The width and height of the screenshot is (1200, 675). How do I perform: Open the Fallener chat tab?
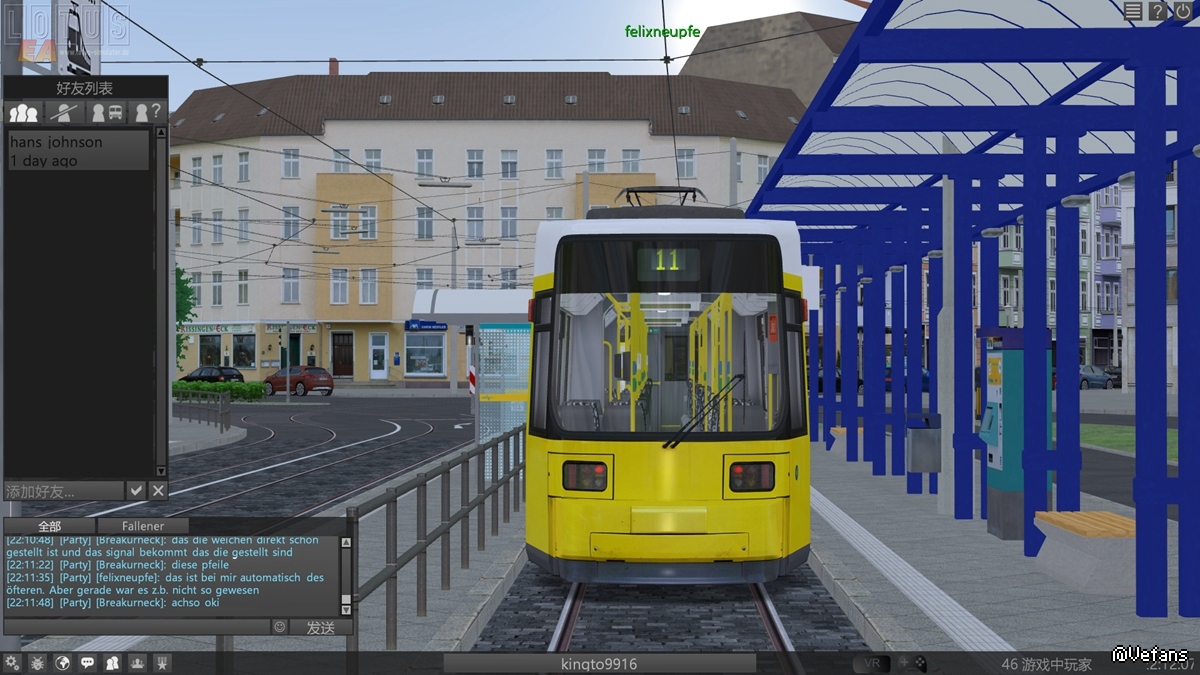[x=143, y=526]
